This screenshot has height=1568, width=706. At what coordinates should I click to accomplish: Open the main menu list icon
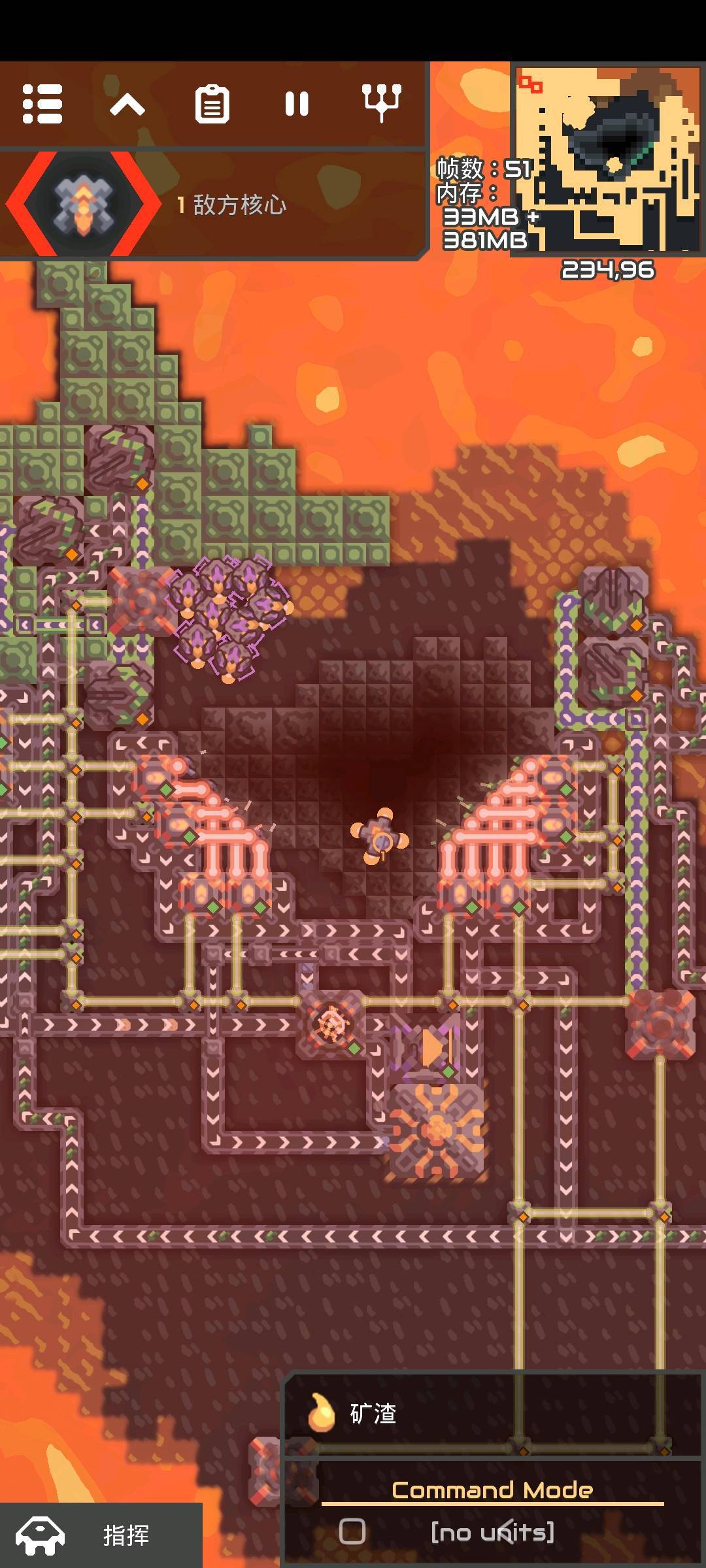pos(42,104)
